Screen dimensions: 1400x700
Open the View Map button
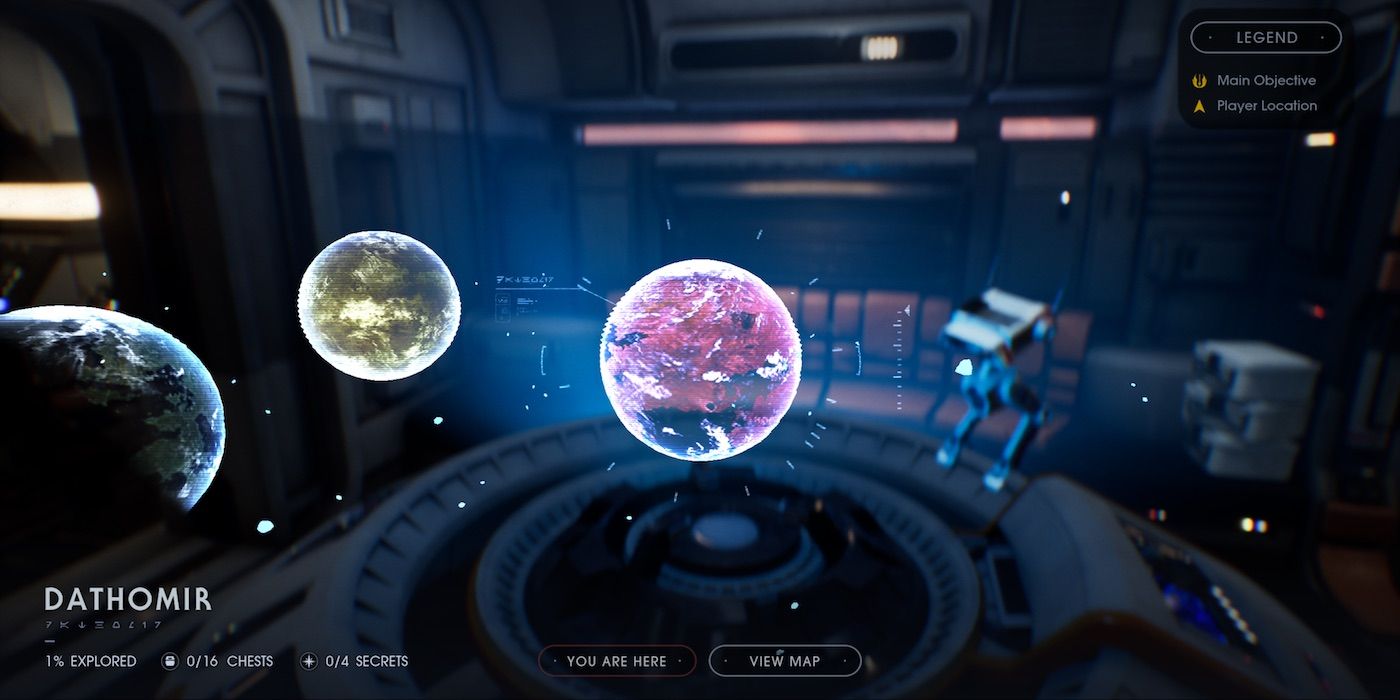785,661
